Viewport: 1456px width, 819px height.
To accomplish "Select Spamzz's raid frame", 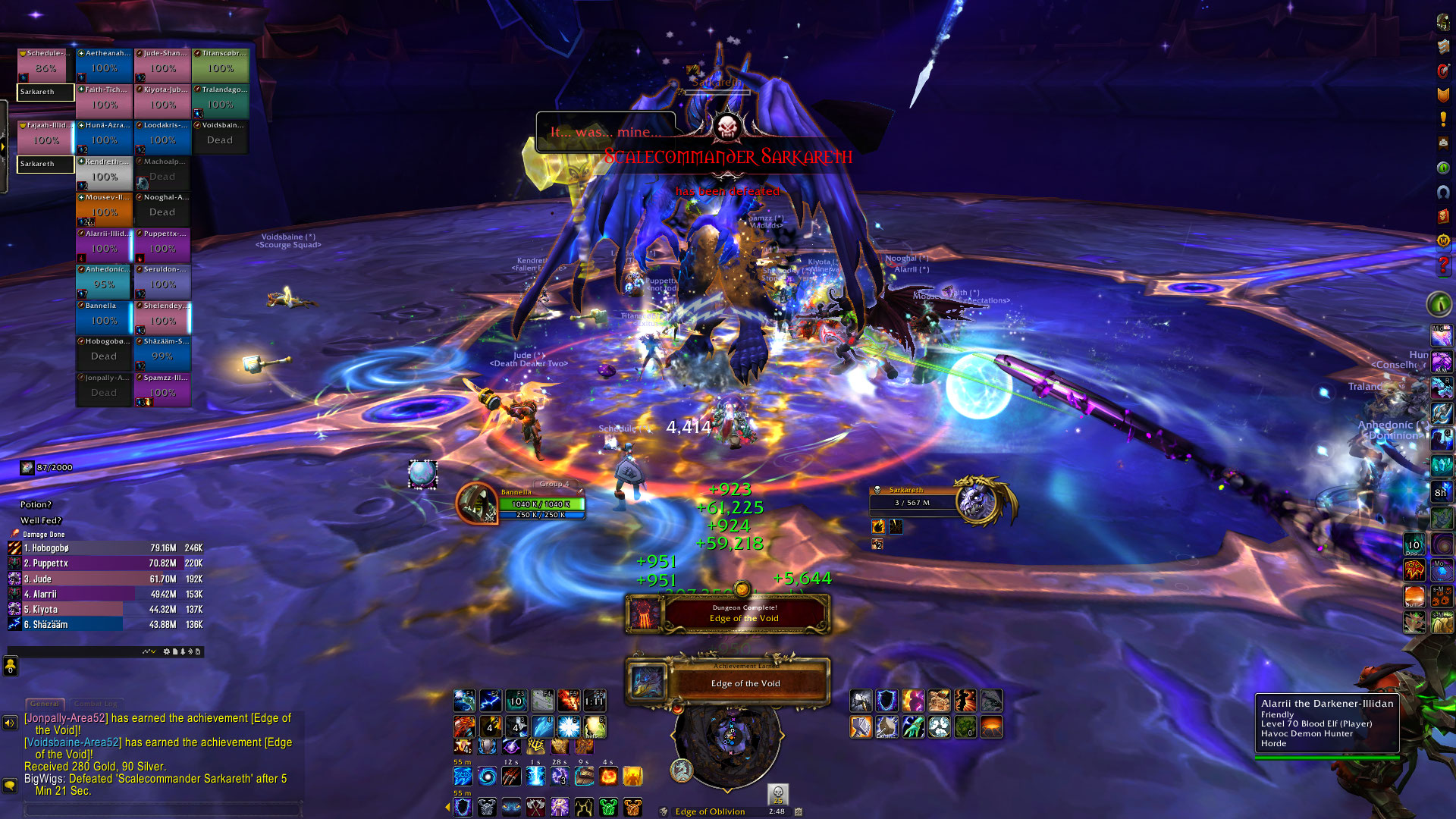I will [x=162, y=389].
